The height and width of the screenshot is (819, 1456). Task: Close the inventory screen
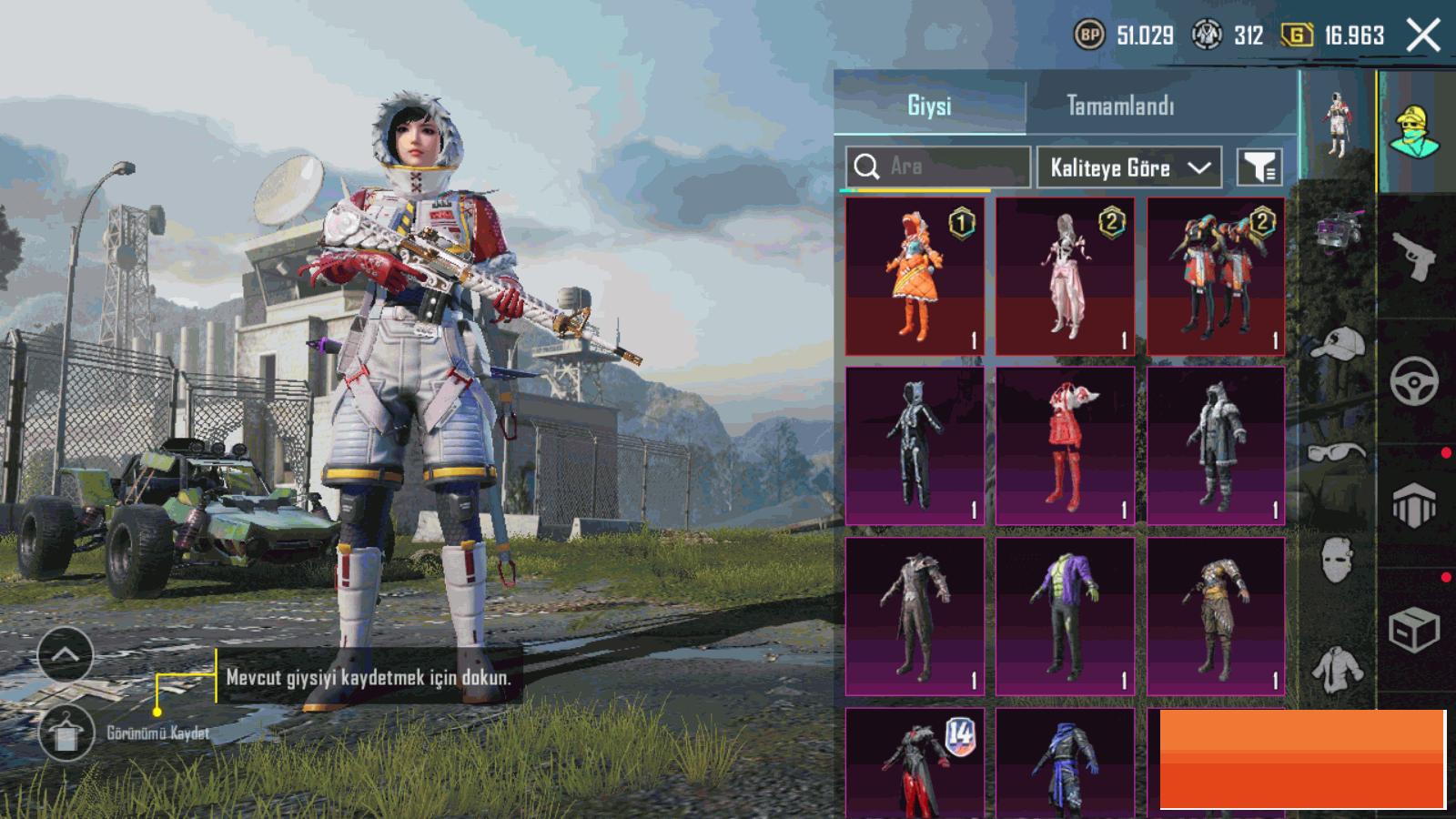pyautogui.click(x=1423, y=35)
